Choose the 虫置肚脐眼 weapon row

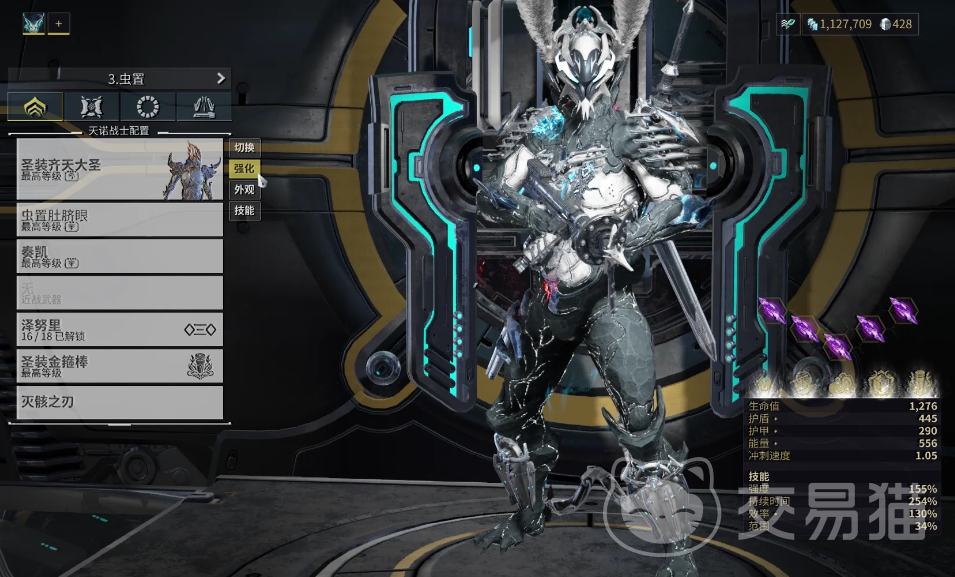point(119,220)
